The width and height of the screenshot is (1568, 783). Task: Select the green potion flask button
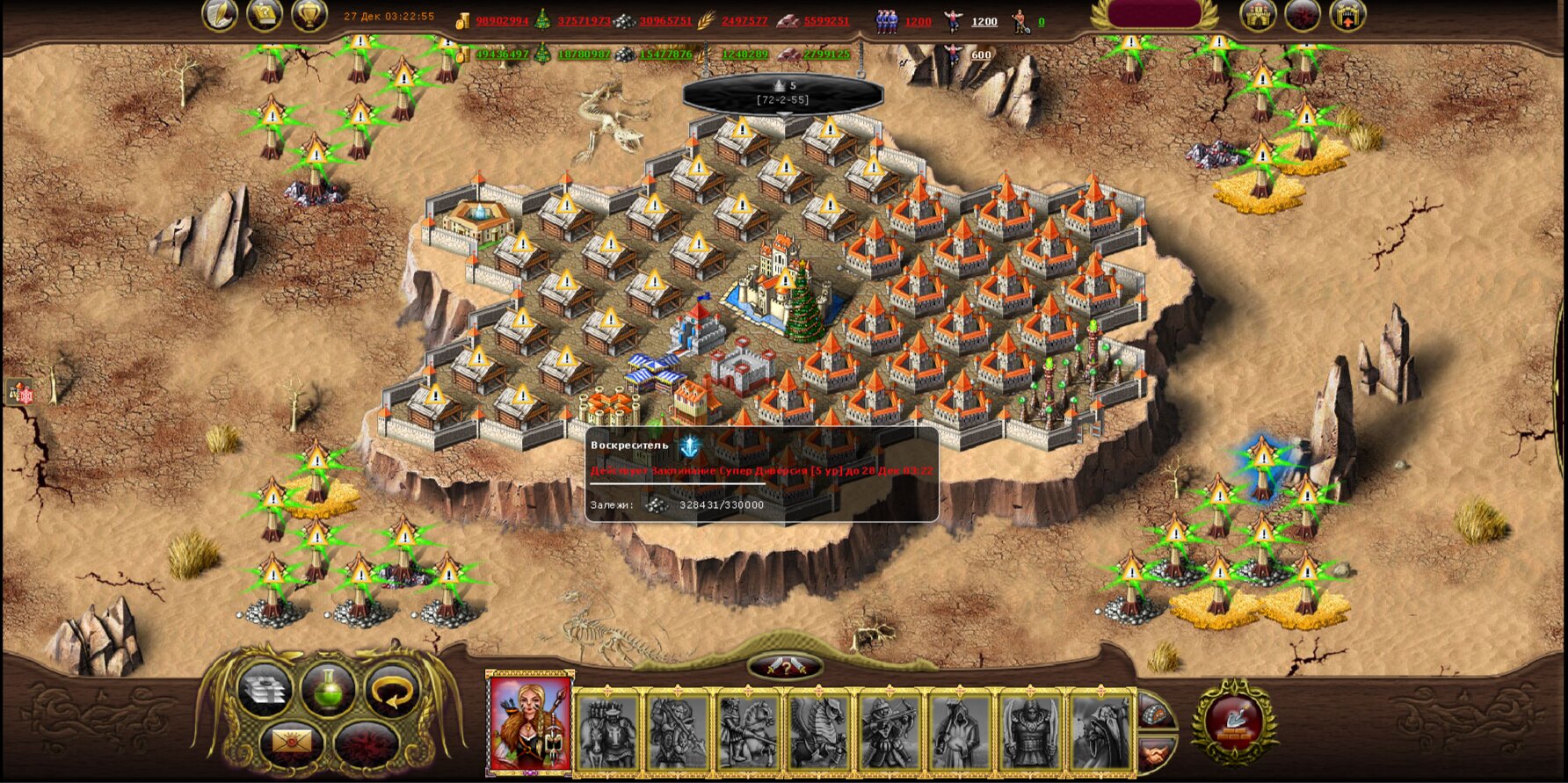[x=328, y=689]
